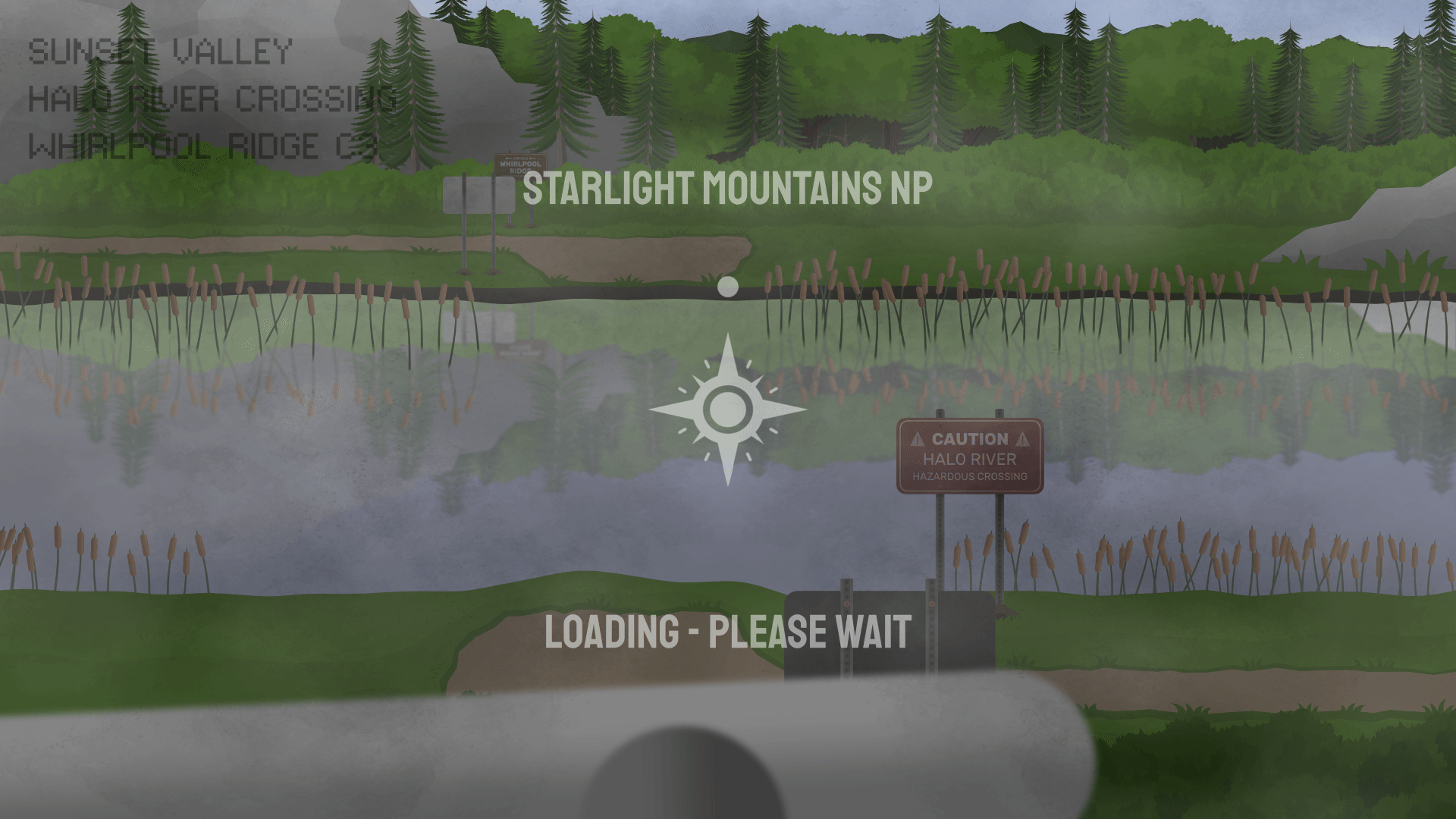Click the left arrow beside ONE MILE text
The width and height of the screenshot is (1456, 819).
(508, 158)
